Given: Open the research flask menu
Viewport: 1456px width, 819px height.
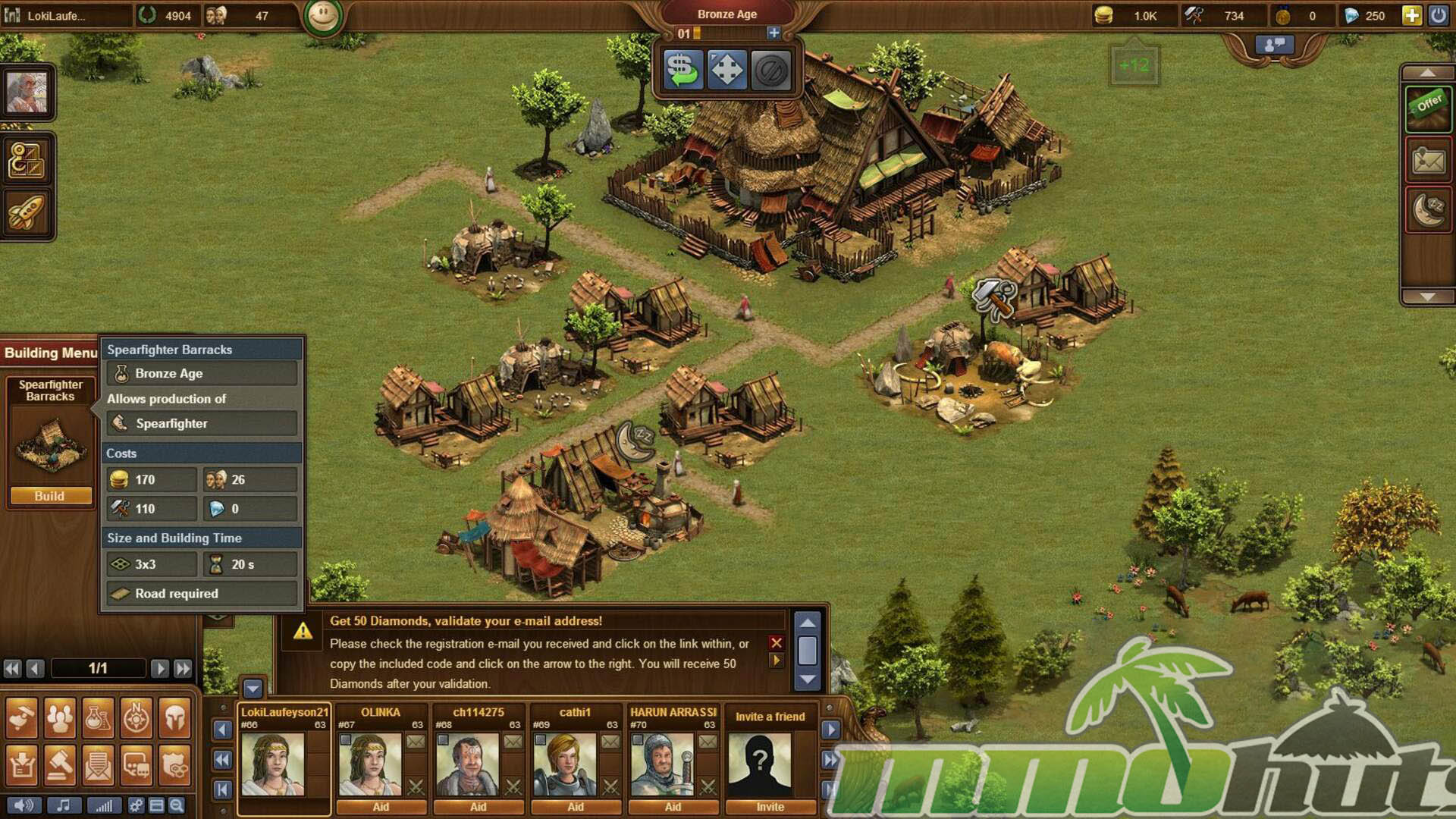Looking at the screenshot, I should [98, 717].
